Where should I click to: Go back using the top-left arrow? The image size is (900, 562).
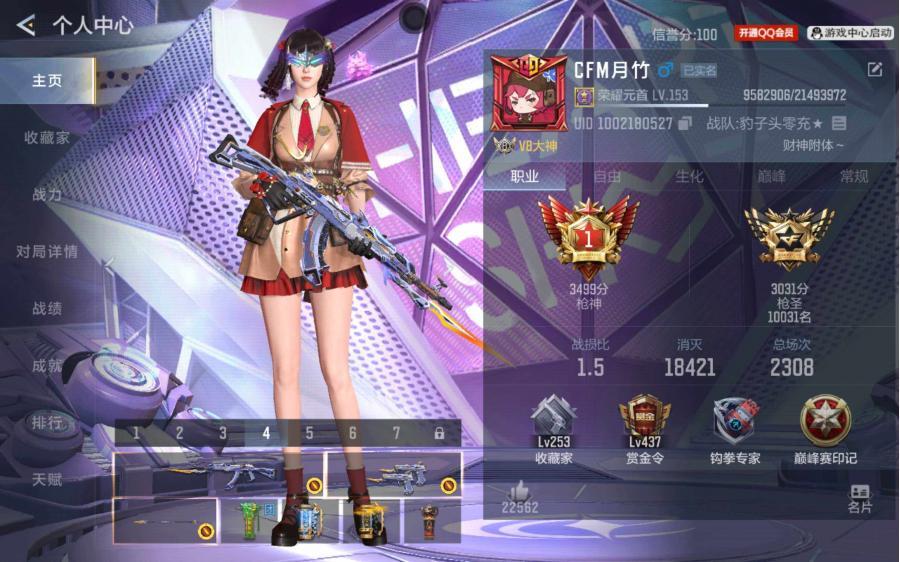pyautogui.click(x=26, y=24)
